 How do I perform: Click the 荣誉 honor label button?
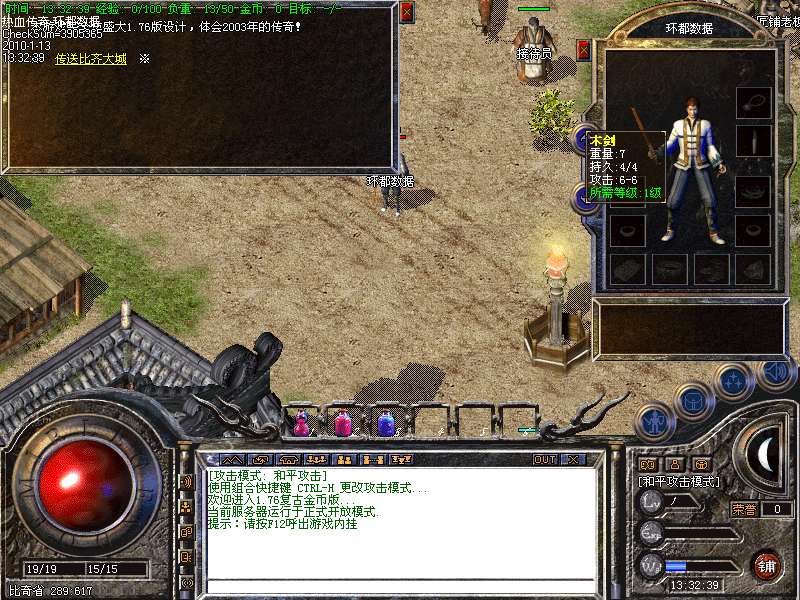click(x=743, y=509)
